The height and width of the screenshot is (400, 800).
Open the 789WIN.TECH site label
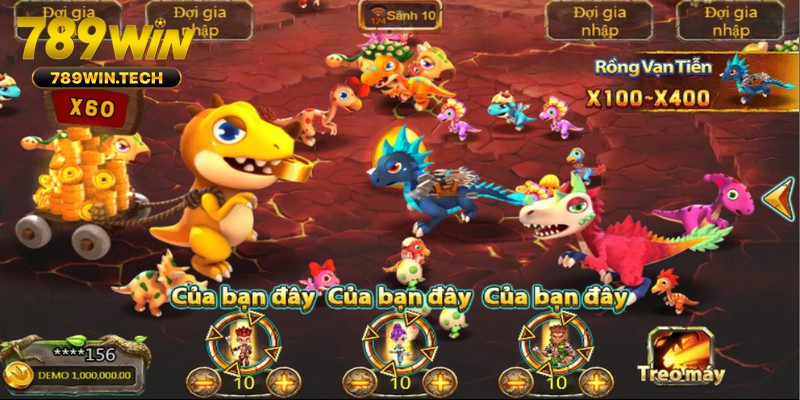click(105, 77)
